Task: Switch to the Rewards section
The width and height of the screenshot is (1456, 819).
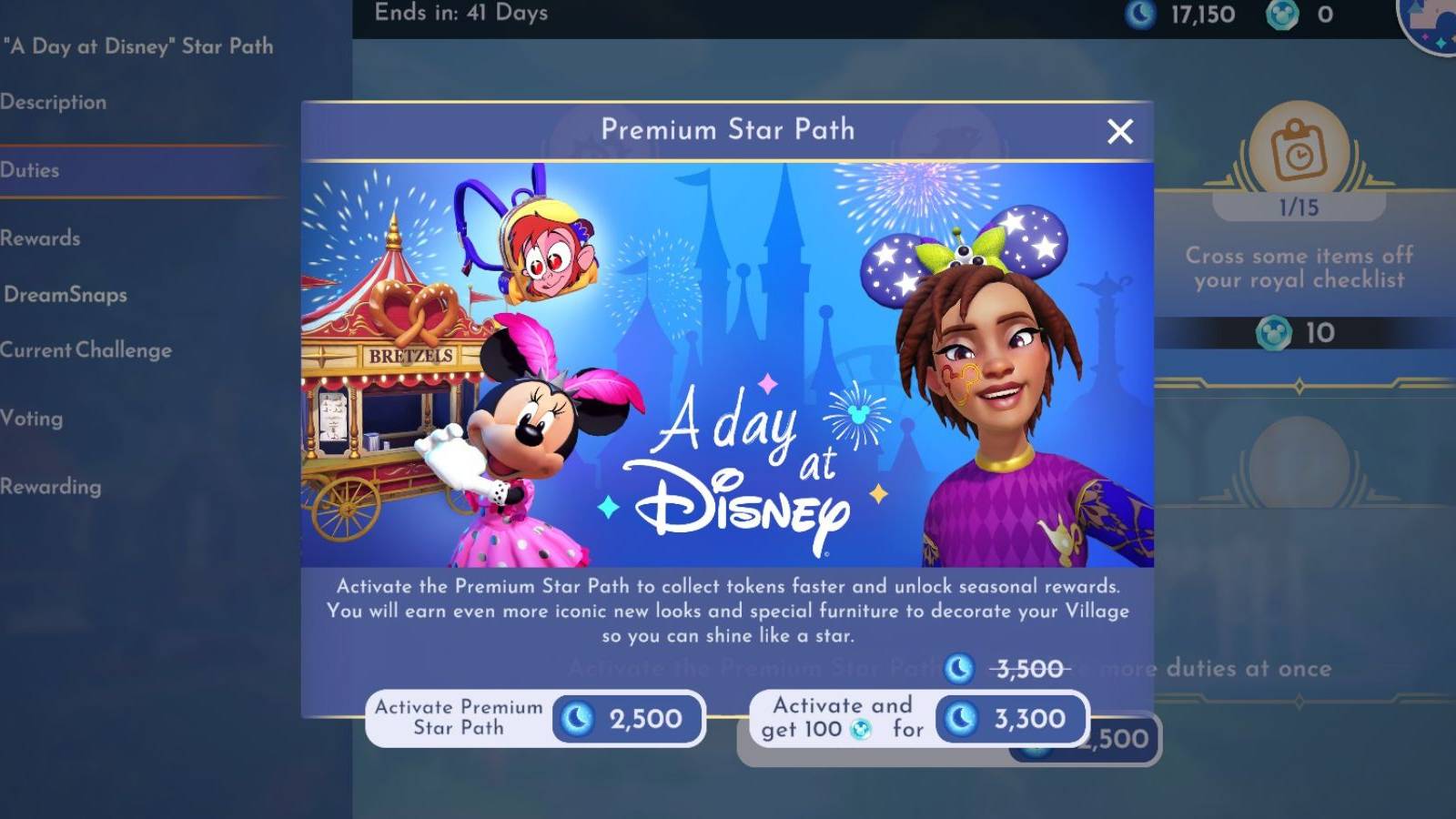Action: [x=40, y=238]
